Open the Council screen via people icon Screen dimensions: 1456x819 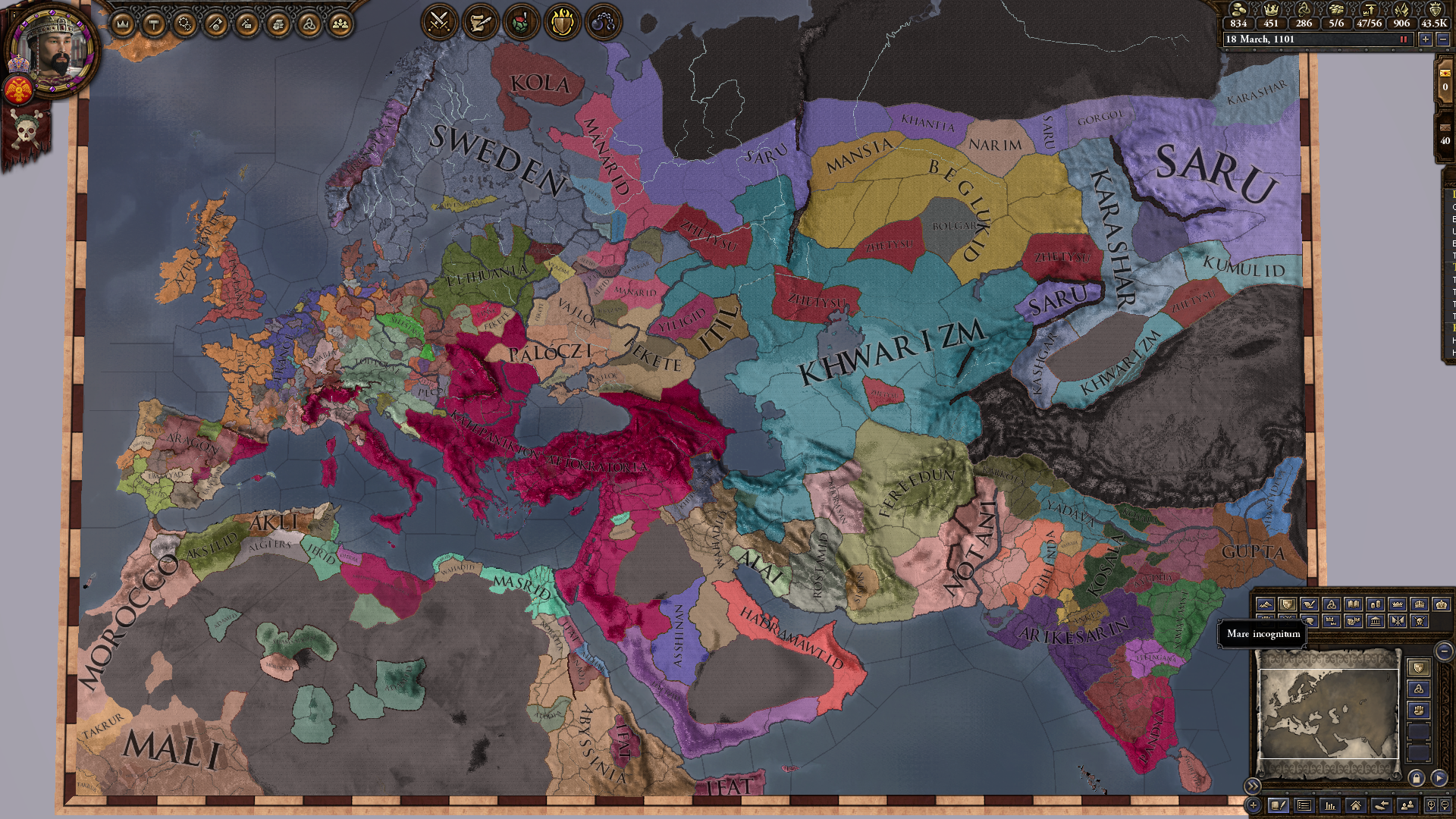click(x=339, y=23)
